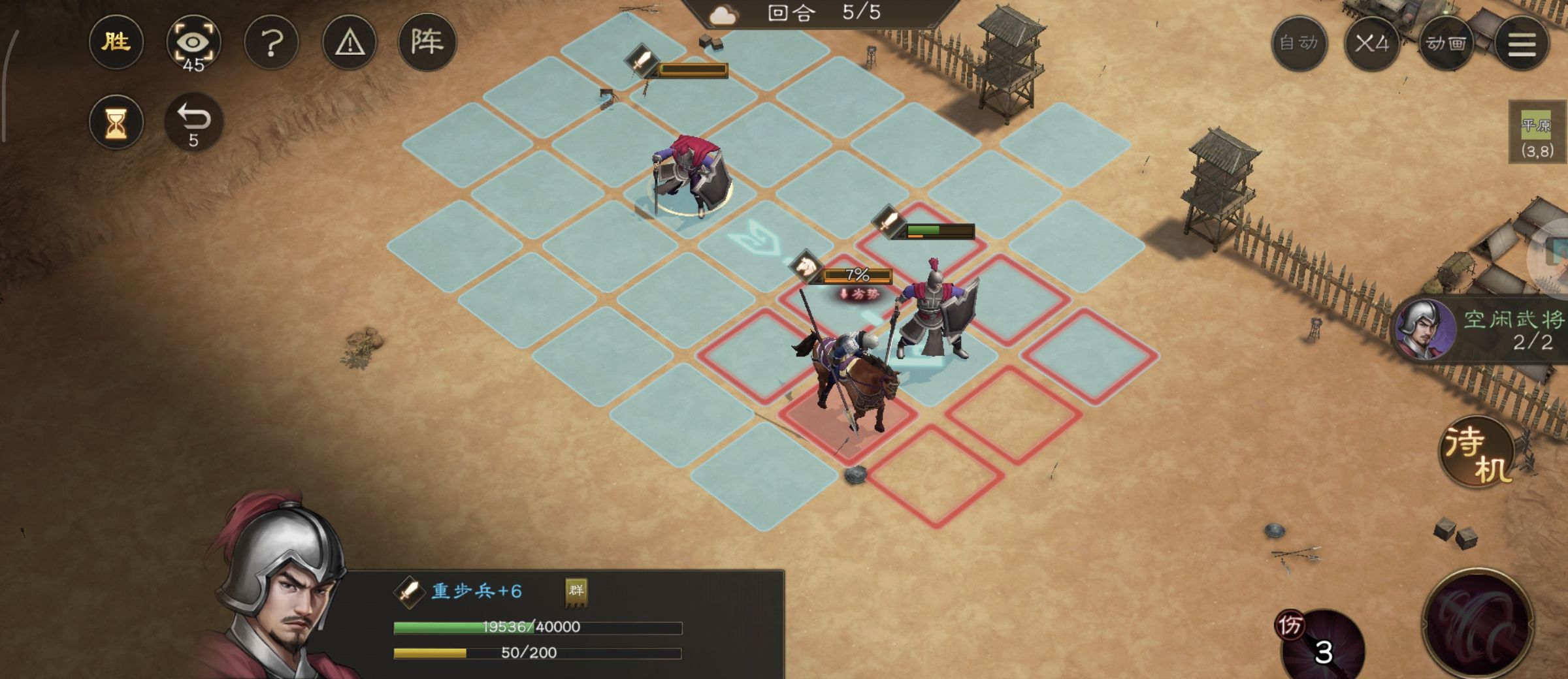Click the general's portrait
The height and width of the screenshot is (679, 1568).
point(281,588)
